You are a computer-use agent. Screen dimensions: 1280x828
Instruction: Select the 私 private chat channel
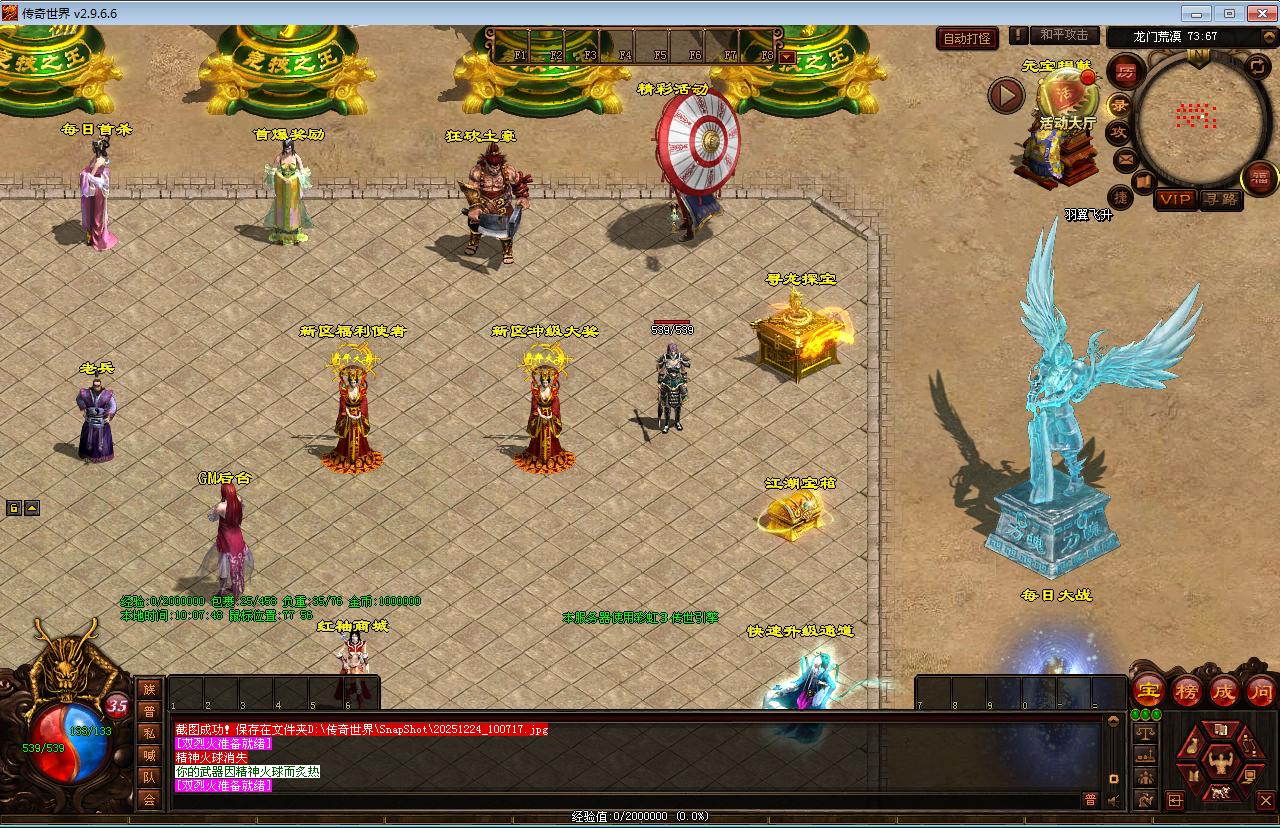tap(149, 733)
